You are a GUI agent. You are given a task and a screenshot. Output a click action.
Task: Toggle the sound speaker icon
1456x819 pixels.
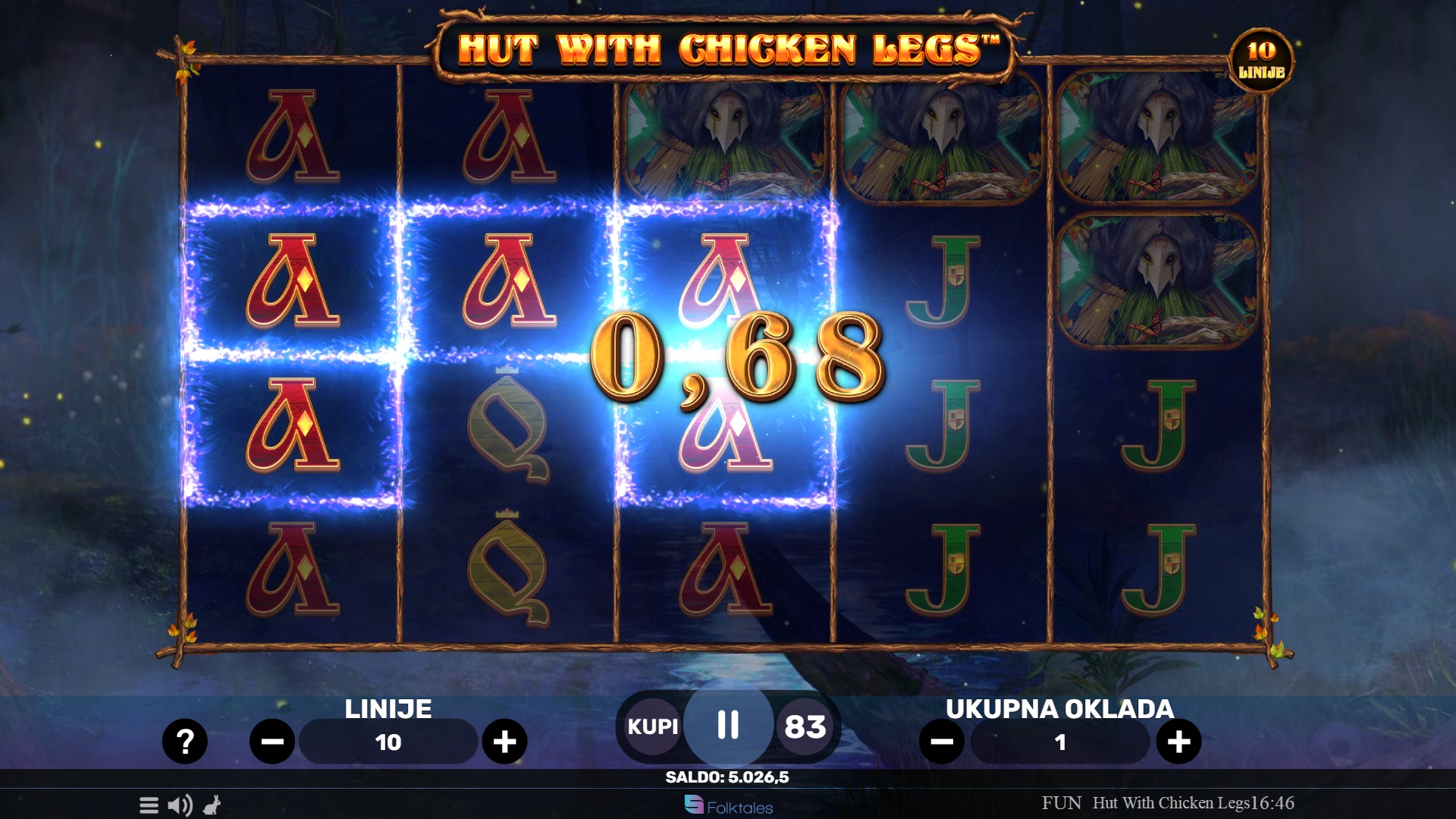point(180,805)
